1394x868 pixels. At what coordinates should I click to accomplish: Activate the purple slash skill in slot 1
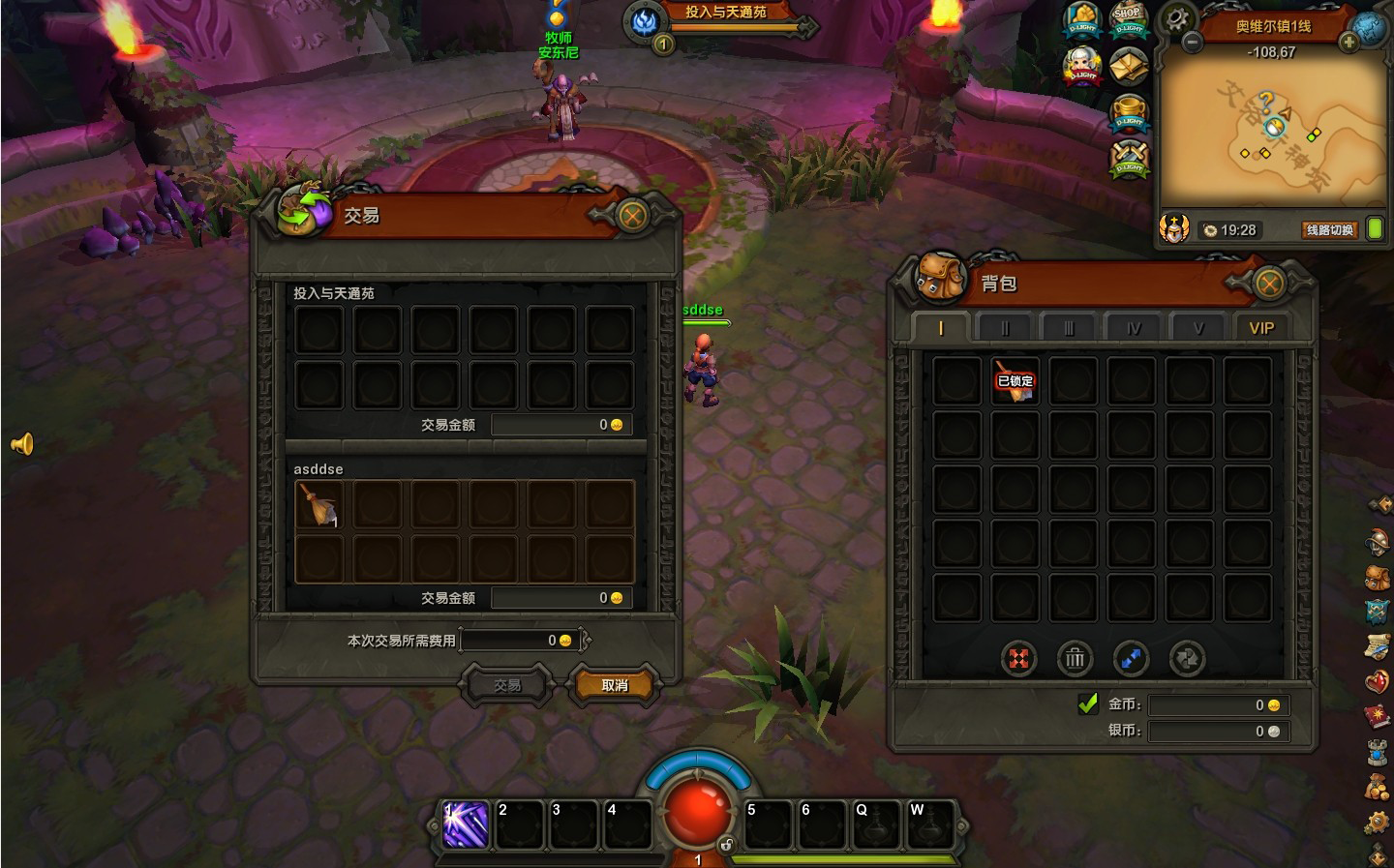(466, 825)
